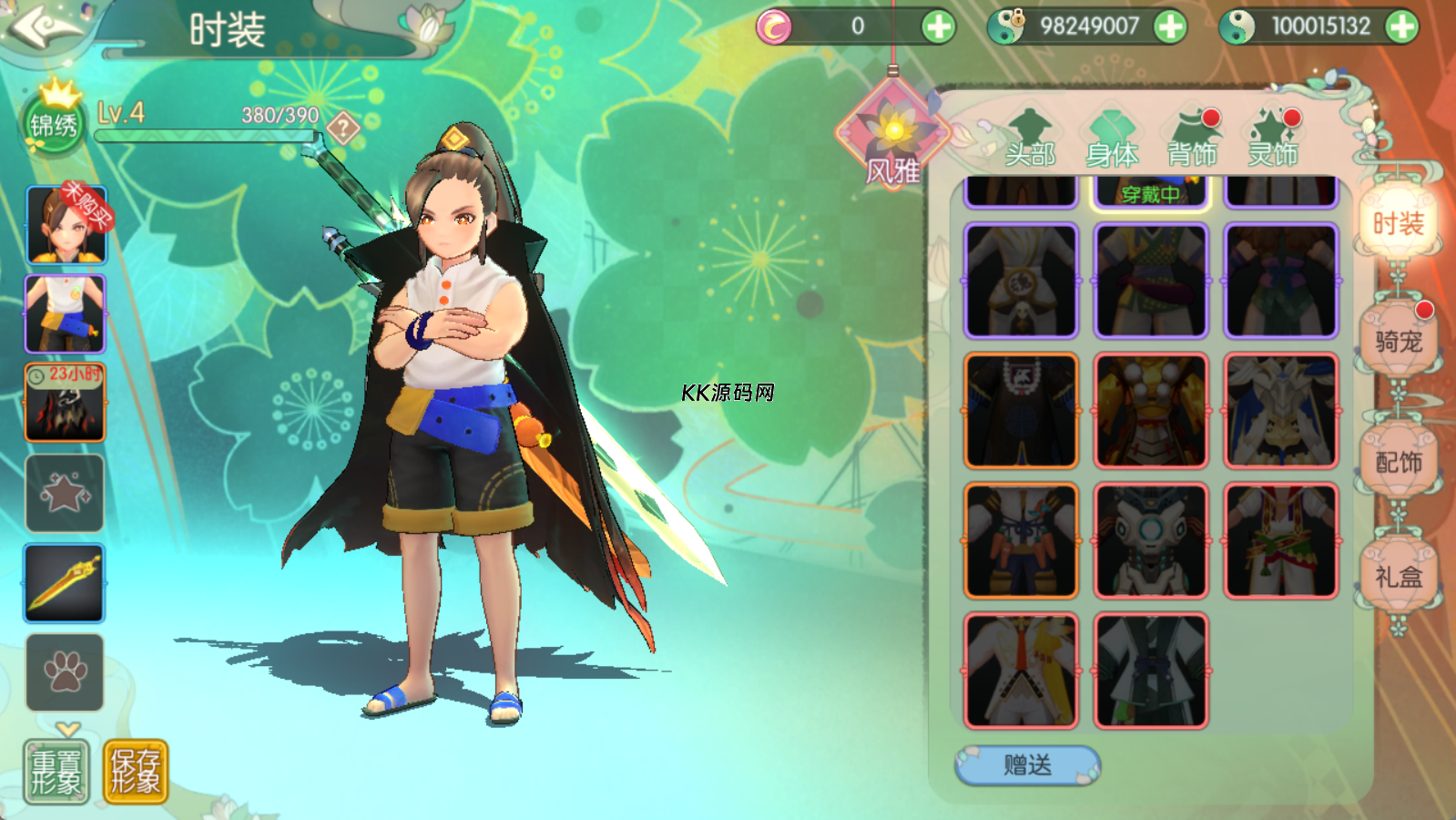This screenshot has height=820, width=1456.
Task: Switch to the 骑宠 mount side tab
Action: (1398, 342)
